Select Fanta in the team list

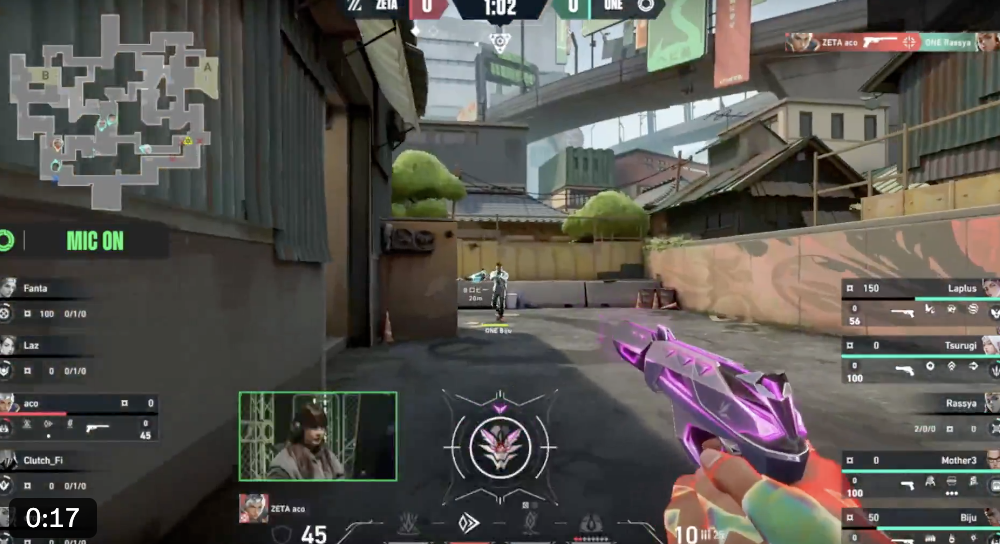pyautogui.click(x=45, y=300)
